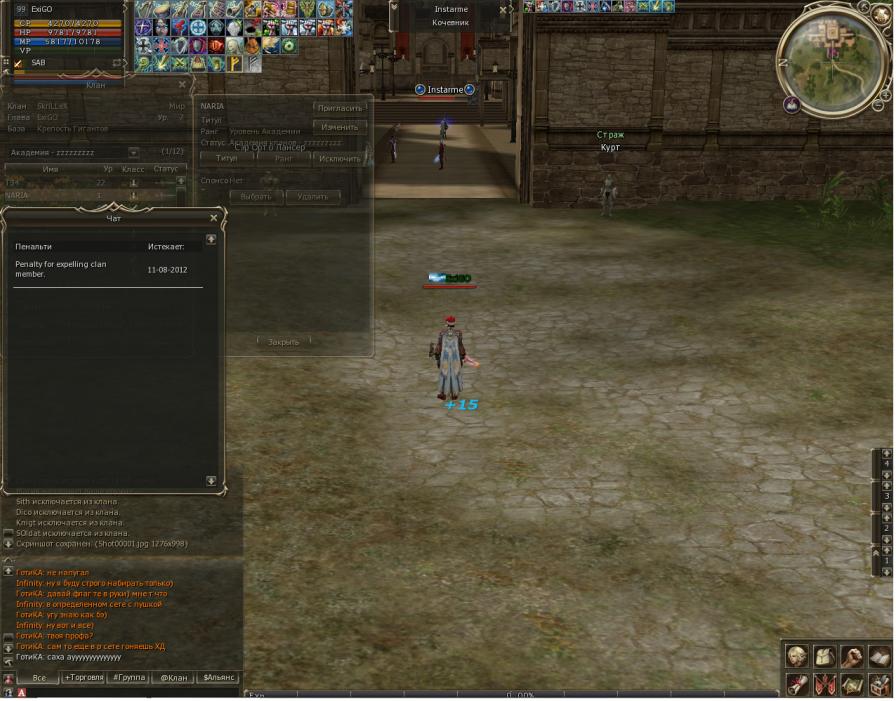
Task: Click the Изменить change button
Action: [340, 127]
